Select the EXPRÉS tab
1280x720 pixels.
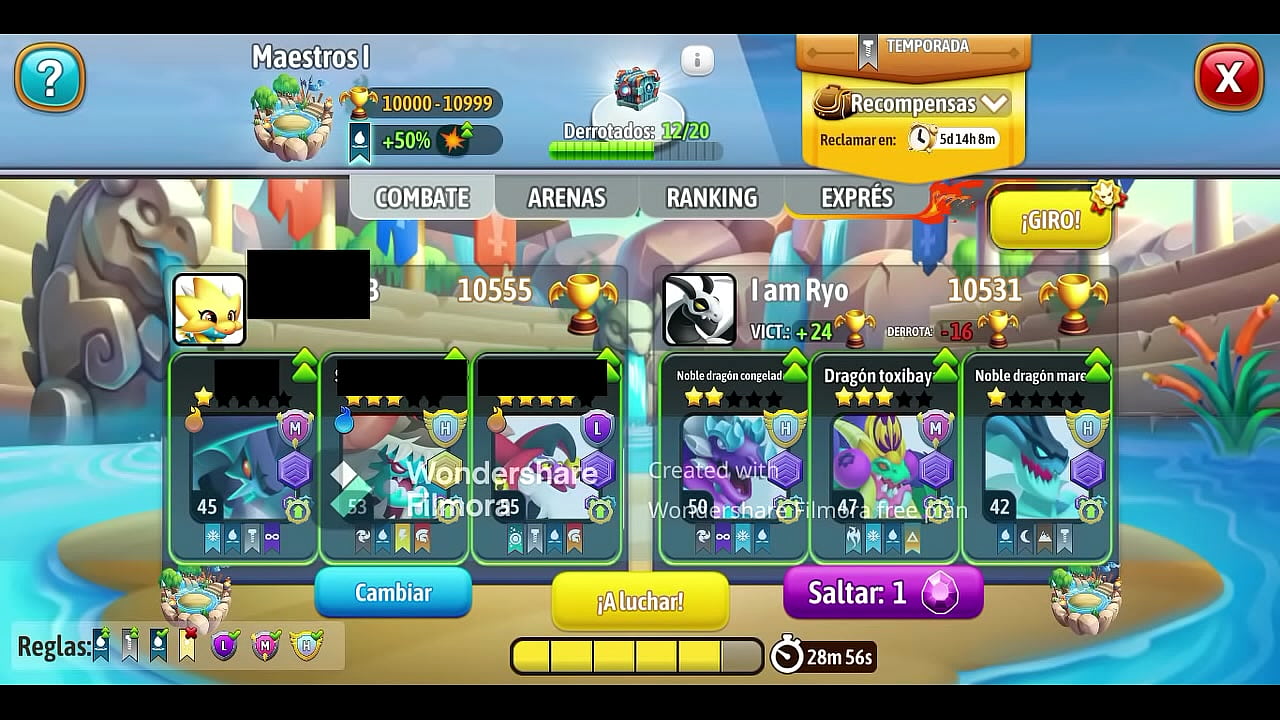(x=856, y=198)
